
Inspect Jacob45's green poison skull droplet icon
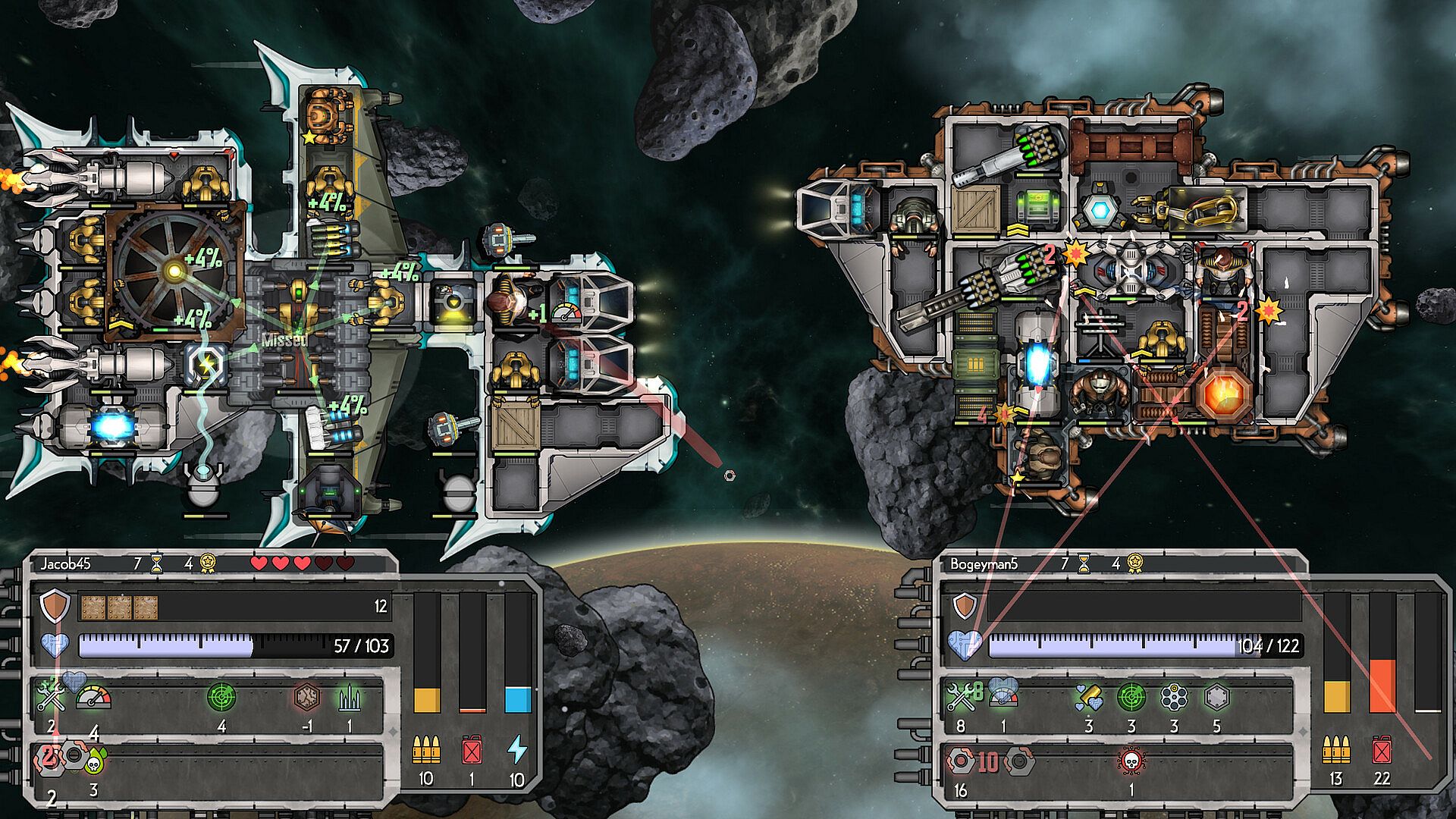95,759
